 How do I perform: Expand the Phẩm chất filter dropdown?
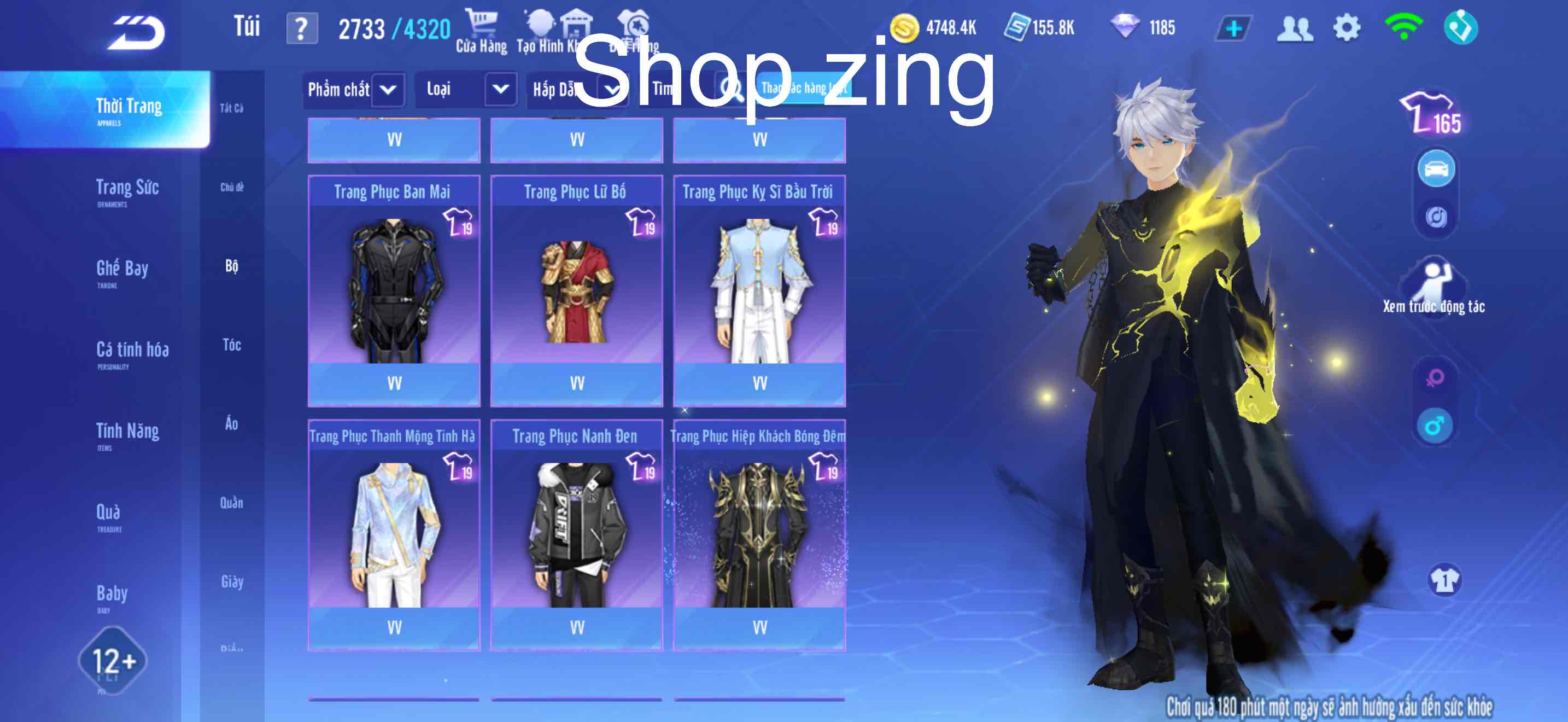click(354, 90)
